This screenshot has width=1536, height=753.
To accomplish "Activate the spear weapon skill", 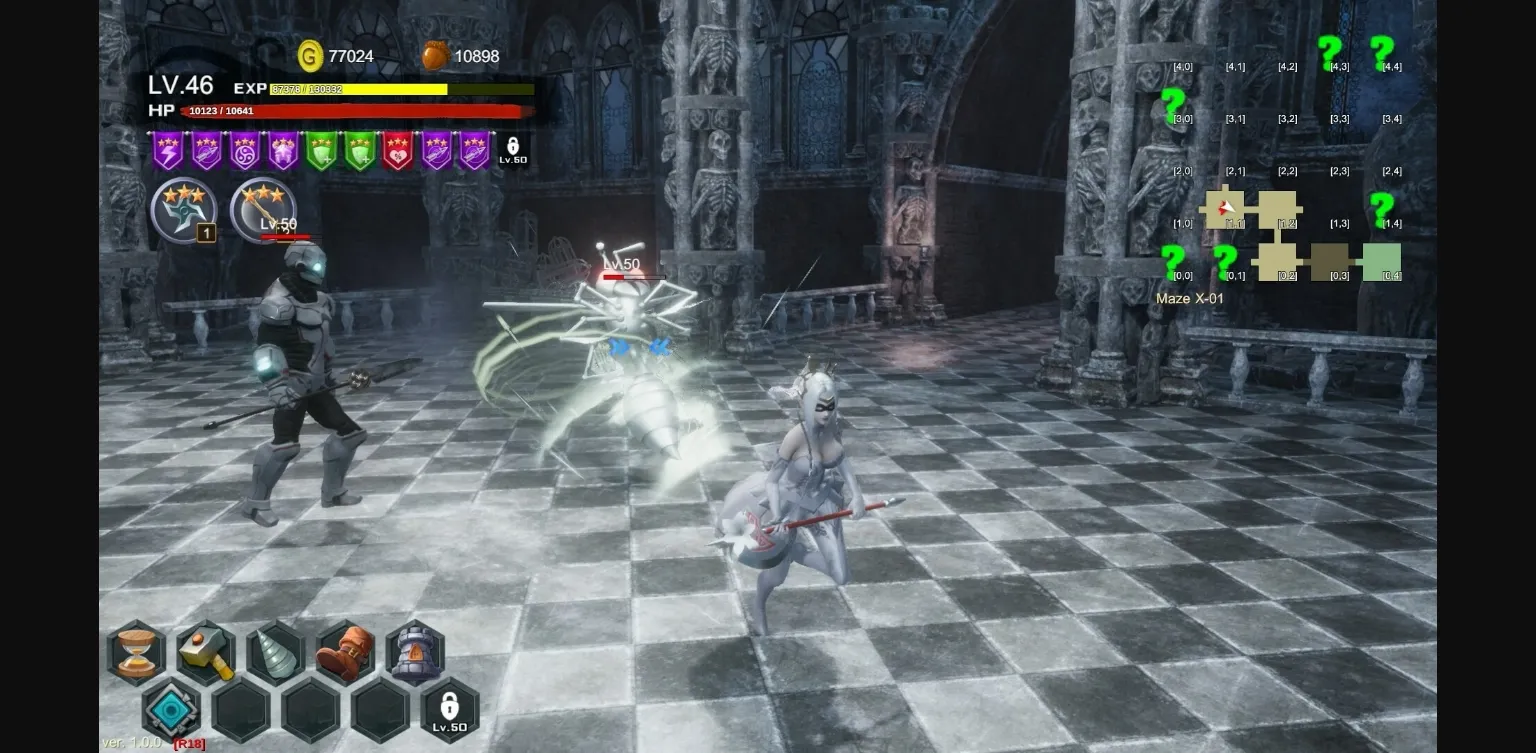I will click(x=263, y=211).
